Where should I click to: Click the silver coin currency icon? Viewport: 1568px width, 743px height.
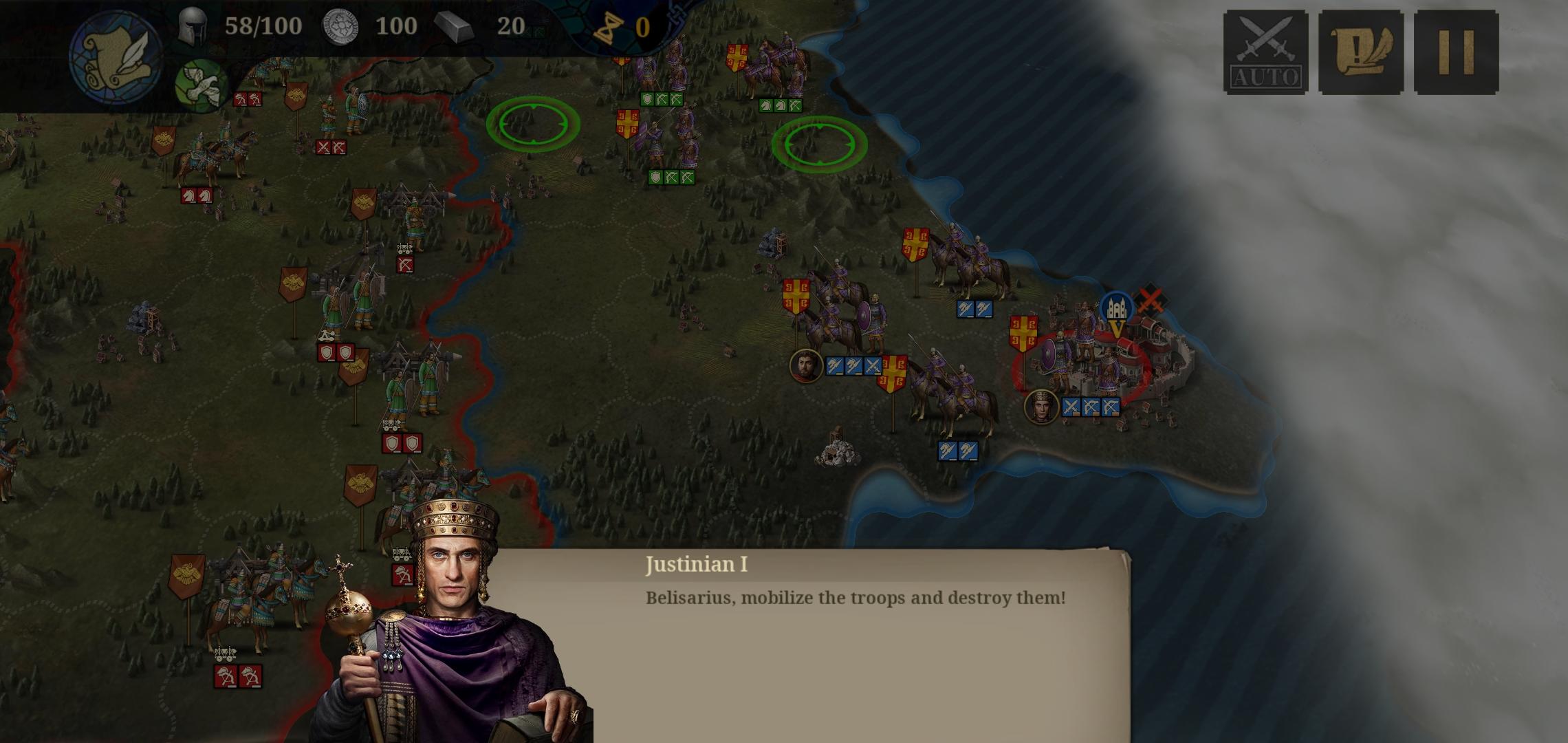pyautogui.click(x=342, y=26)
